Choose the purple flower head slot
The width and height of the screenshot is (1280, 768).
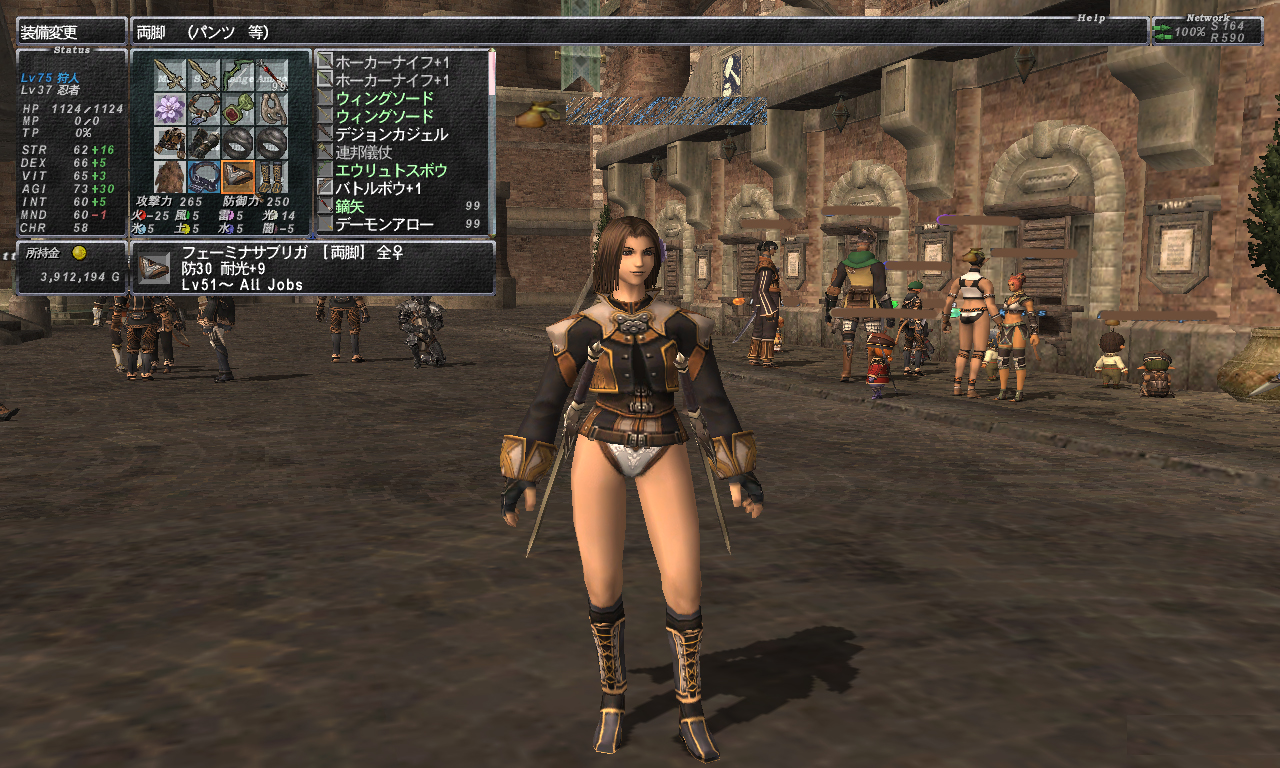pos(169,109)
